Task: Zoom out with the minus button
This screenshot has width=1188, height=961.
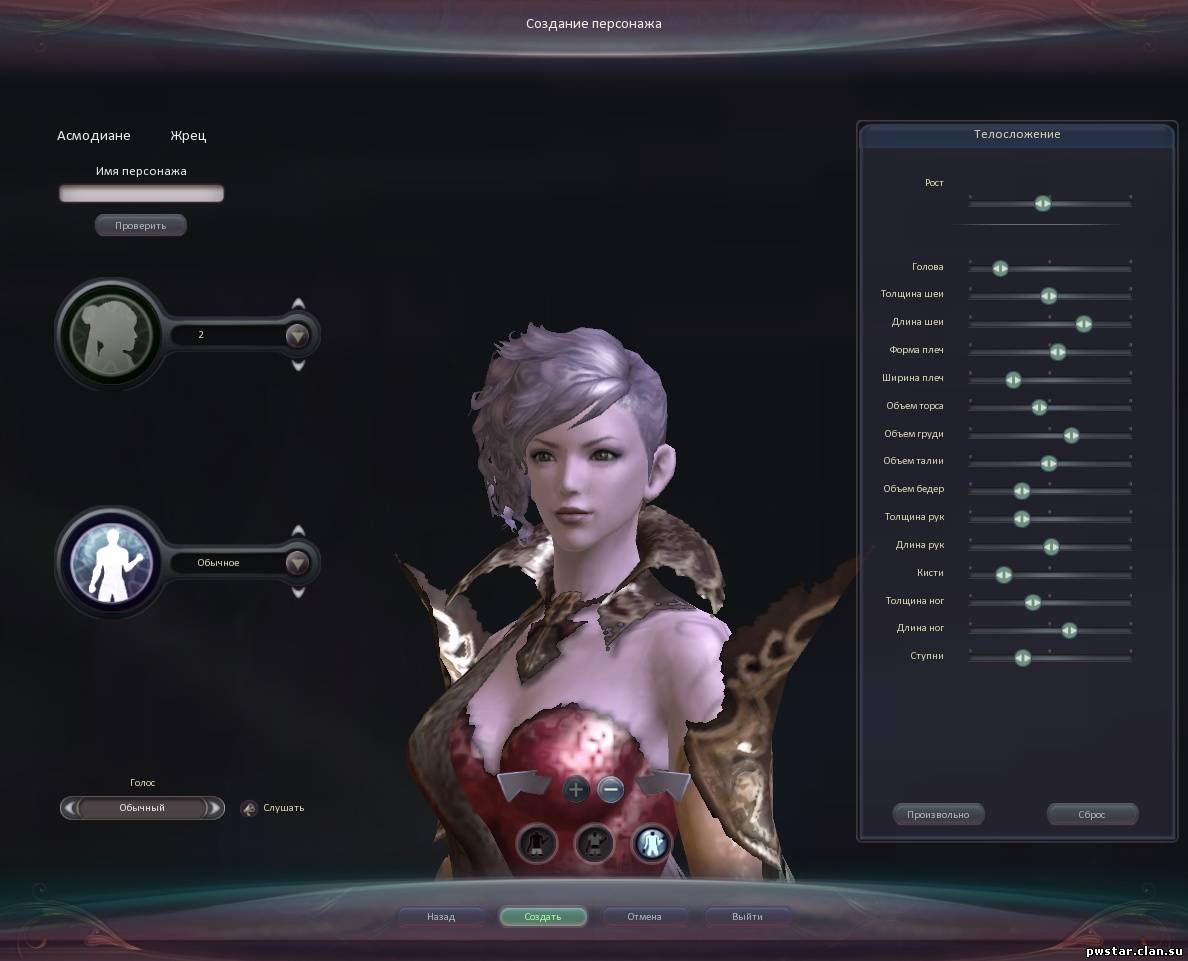Action: click(x=610, y=790)
